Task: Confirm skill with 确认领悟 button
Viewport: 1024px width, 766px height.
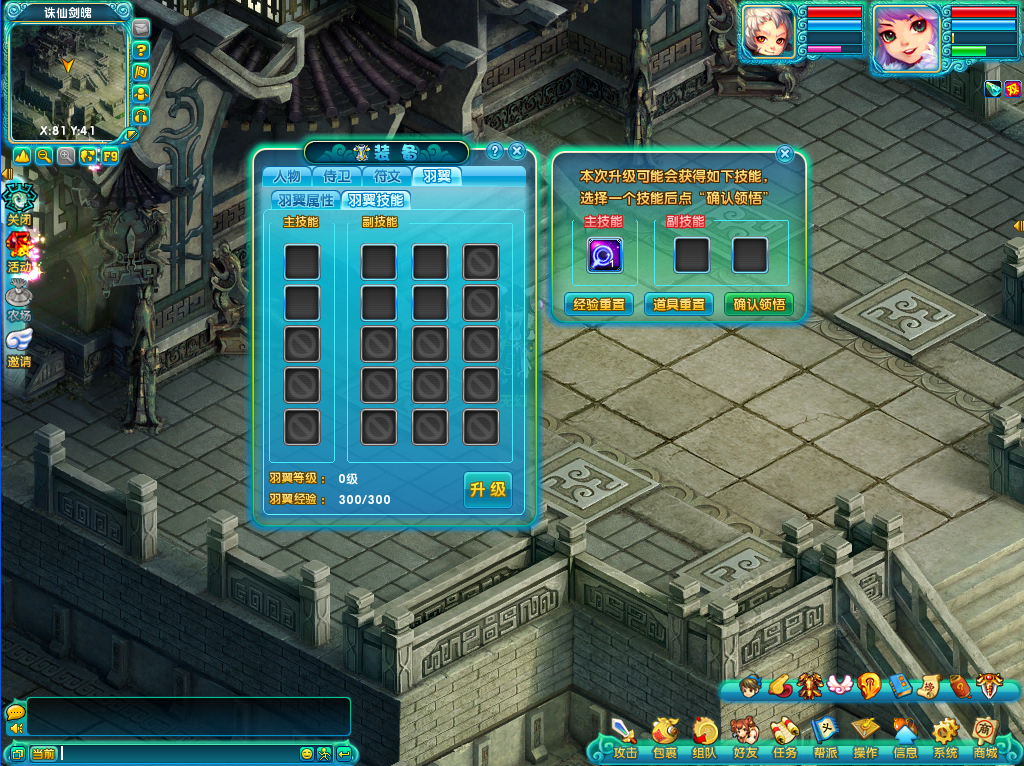Action: coord(759,304)
